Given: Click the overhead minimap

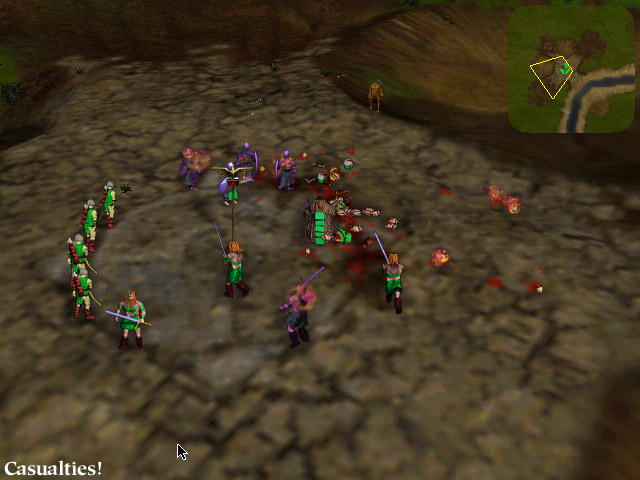Looking at the screenshot, I should click(x=570, y=68).
